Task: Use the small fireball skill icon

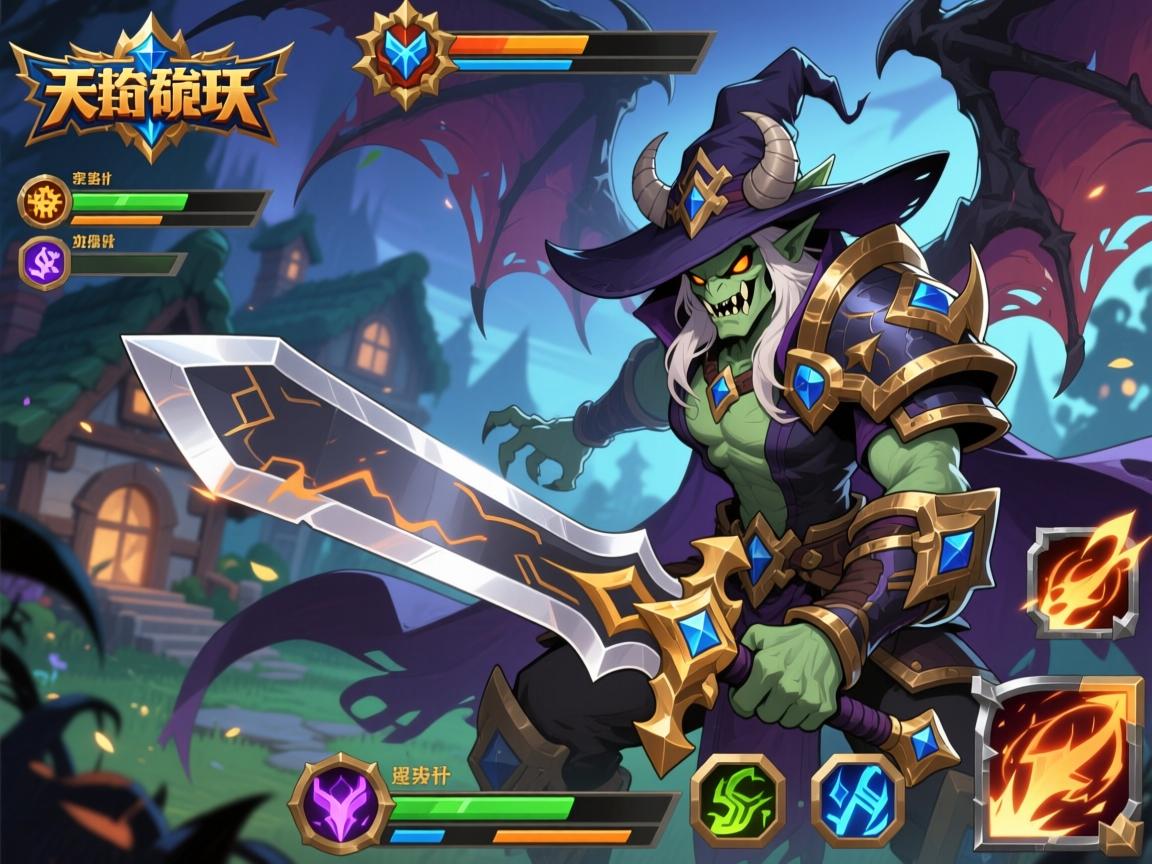Action: (1083, 581)
